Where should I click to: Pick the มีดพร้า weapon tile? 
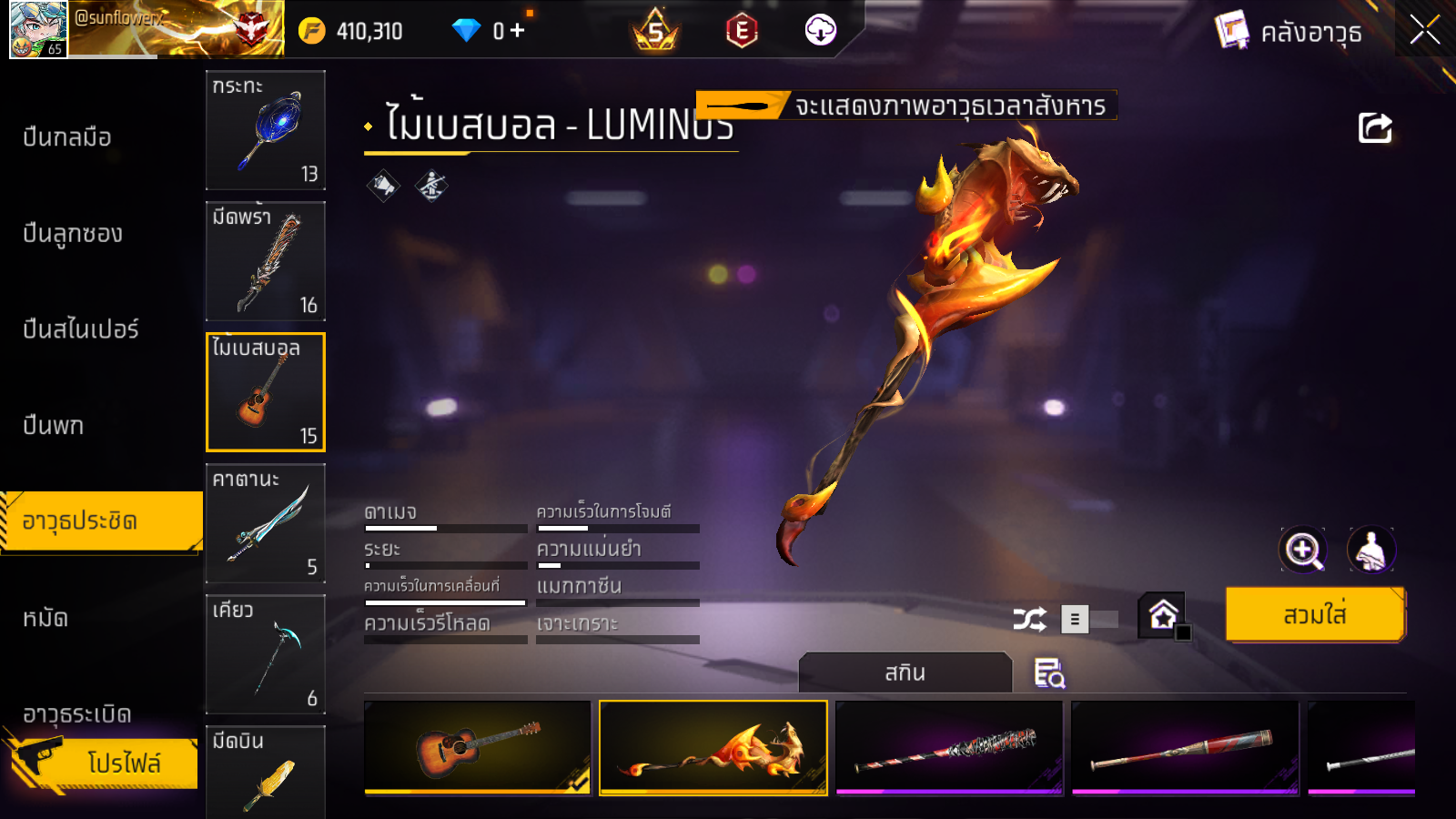(x=266, y=261)
